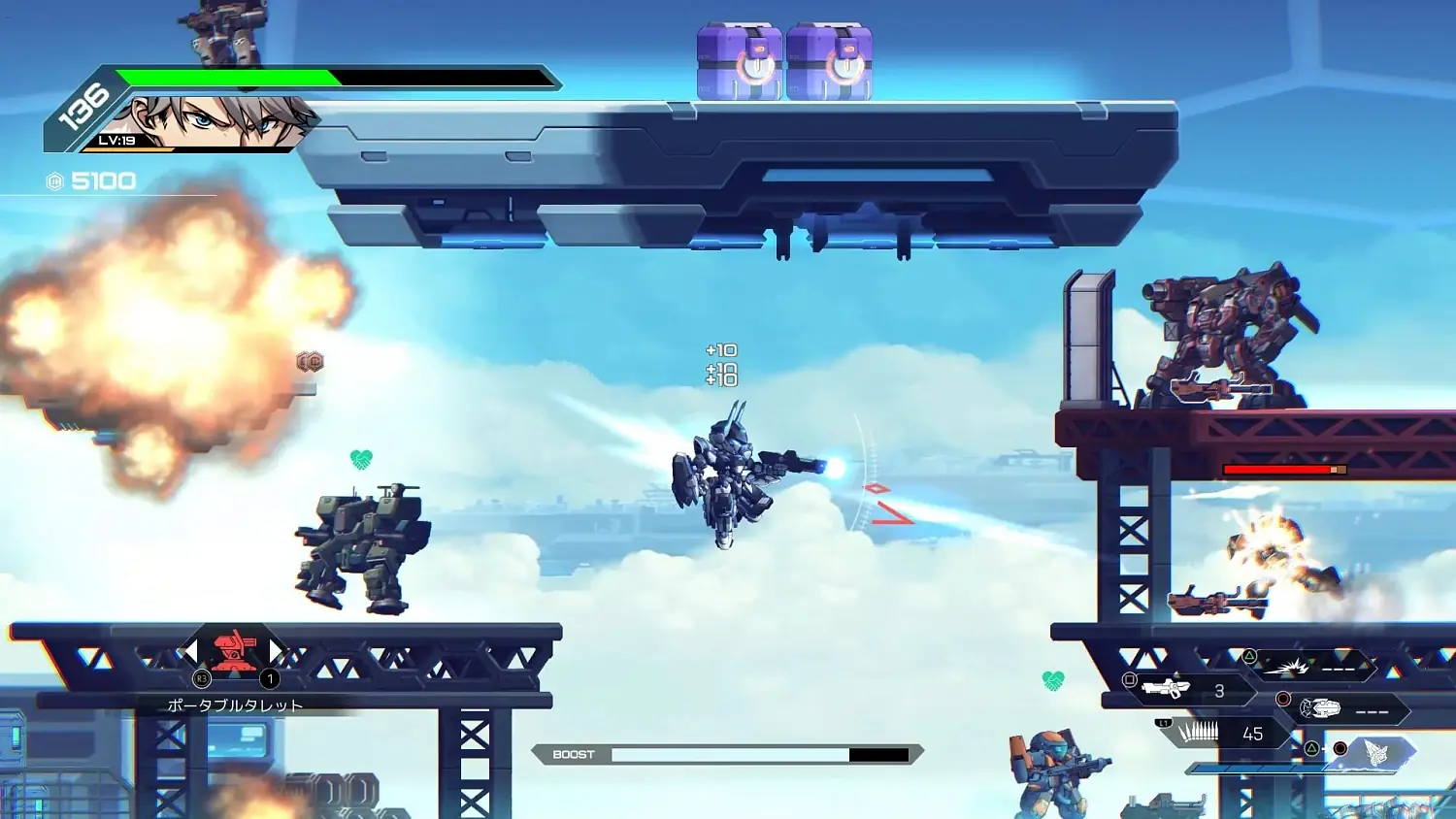This screenshot has width=1456, height=819.
Task: Click the rifle weapon icon bound to Square
Action: coord(1167,687)
